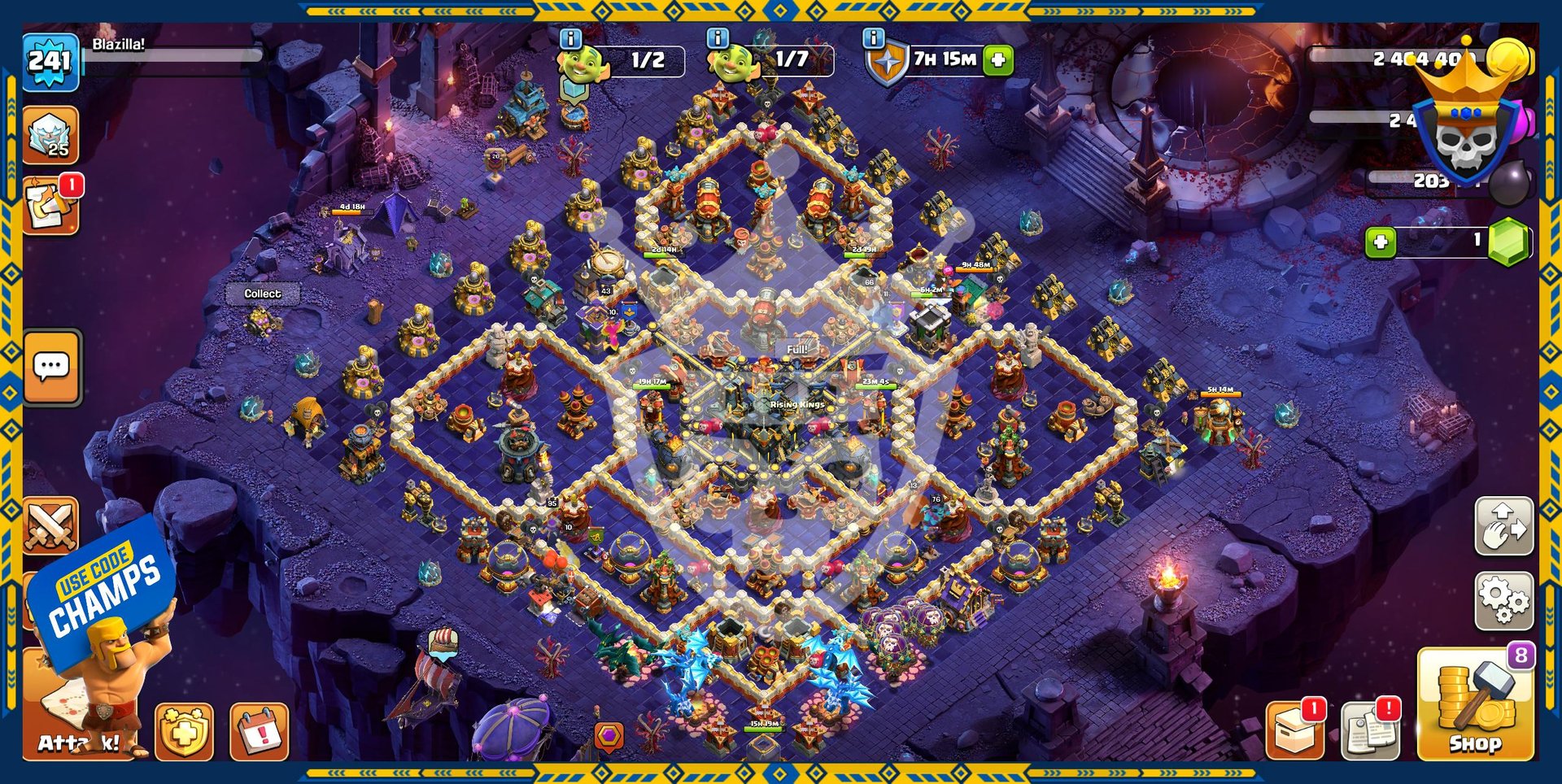Image resolution: width=1562 pixels, height=784 pixels.
Task: Open the Settings gears button
Action: pos(1503,601)
